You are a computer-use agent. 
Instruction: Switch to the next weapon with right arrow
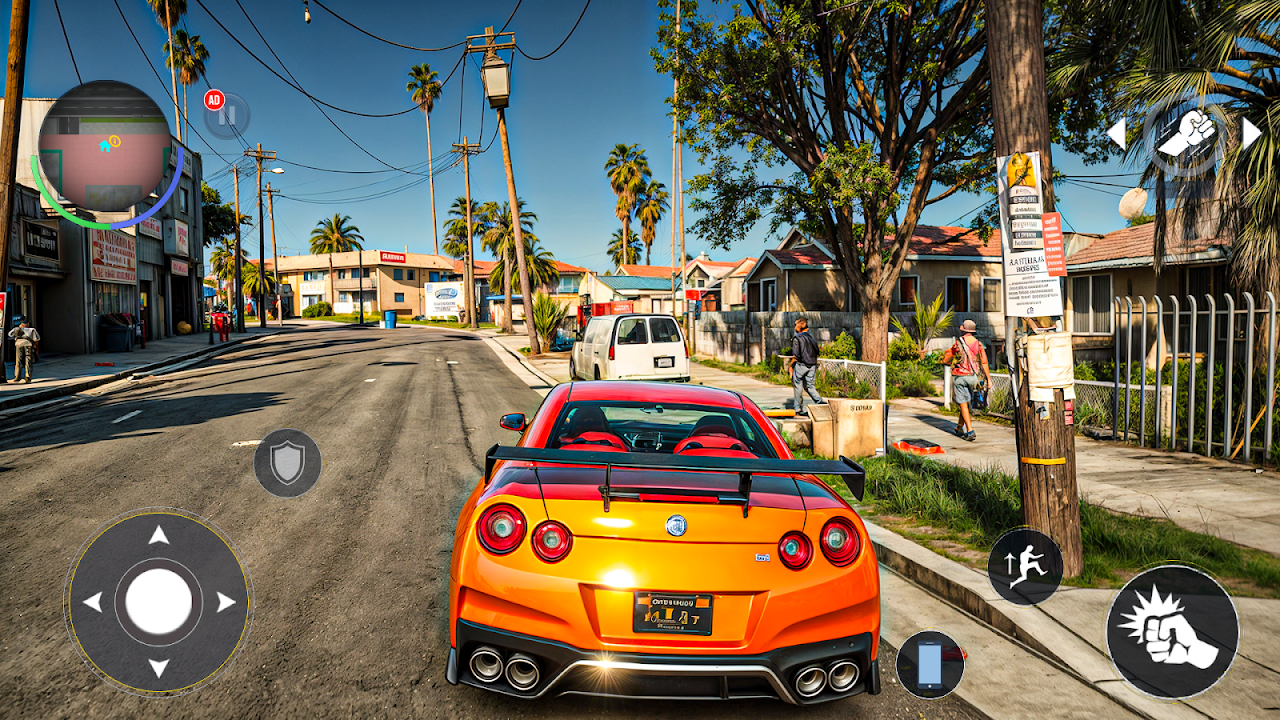point(1250,133)
